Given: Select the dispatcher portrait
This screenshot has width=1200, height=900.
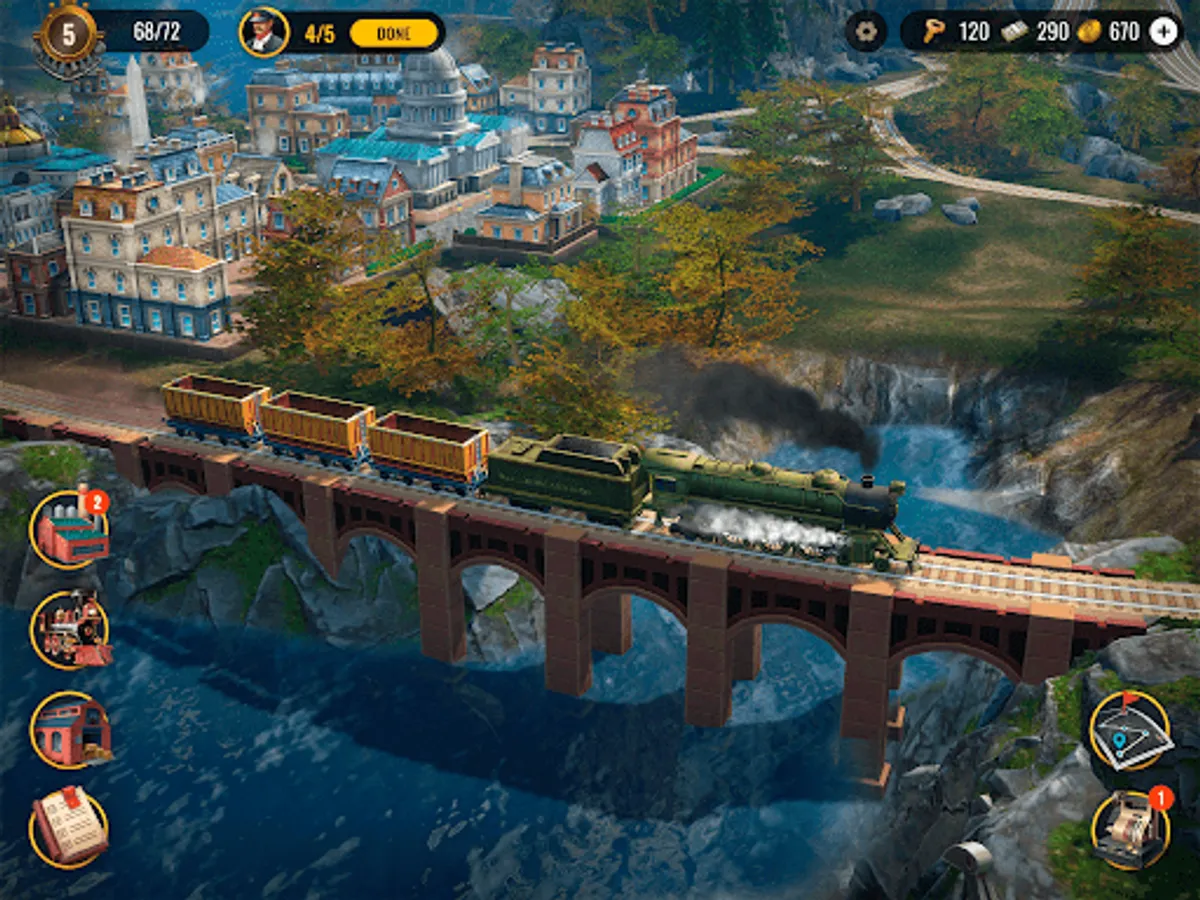Looking at the screenshot, I should coord(264,32).
